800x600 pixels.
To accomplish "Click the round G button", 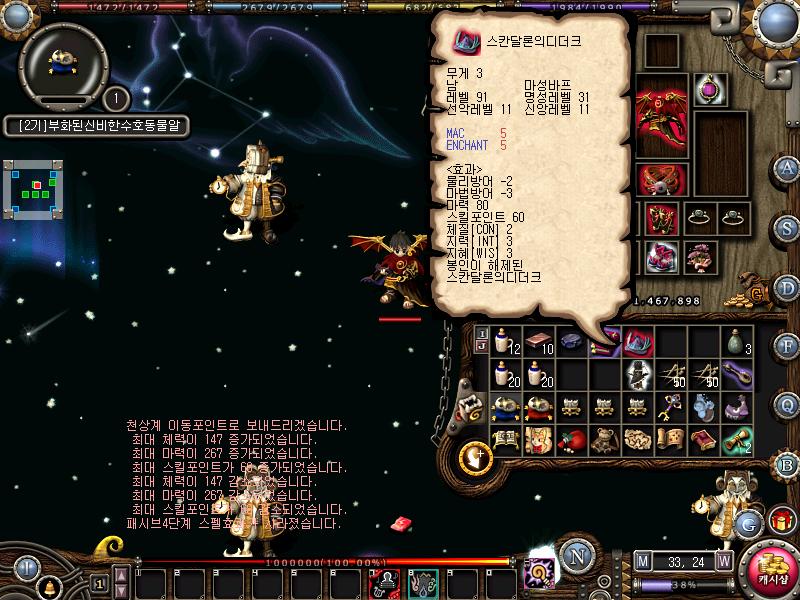I will pos(747,523).
